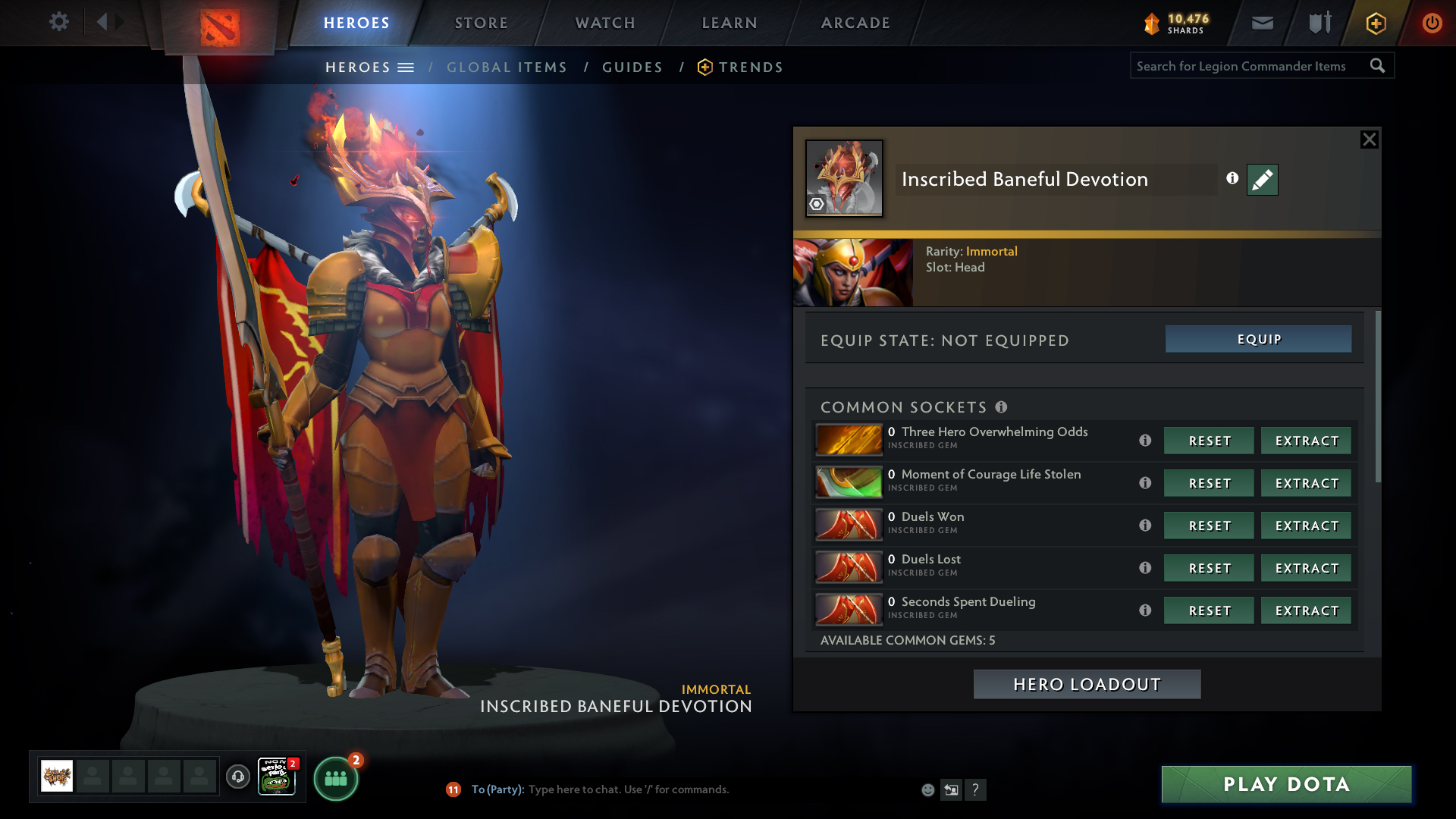Rename item with the pencil icon

[x=1262, y=180]
